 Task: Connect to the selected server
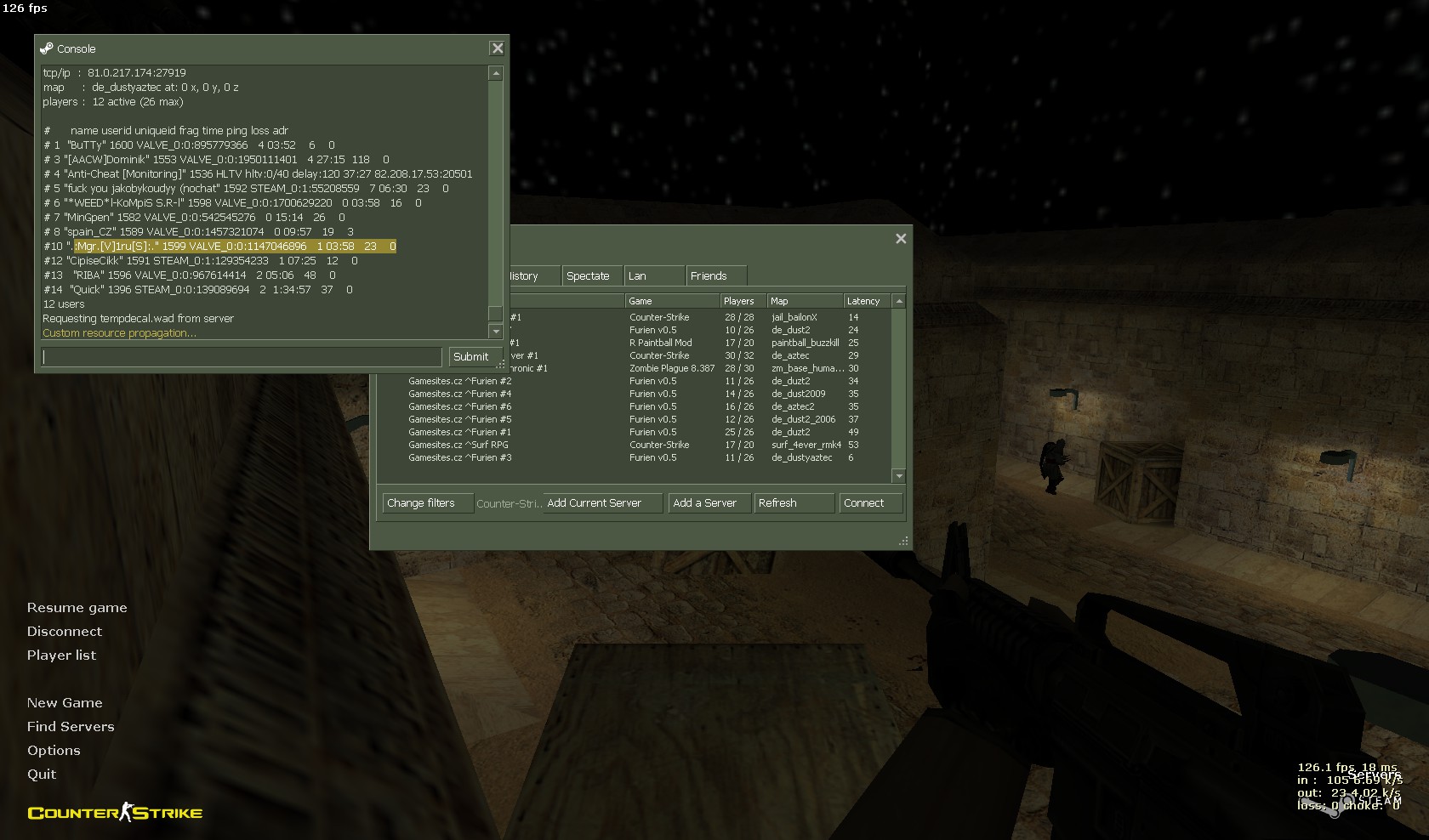870,503
